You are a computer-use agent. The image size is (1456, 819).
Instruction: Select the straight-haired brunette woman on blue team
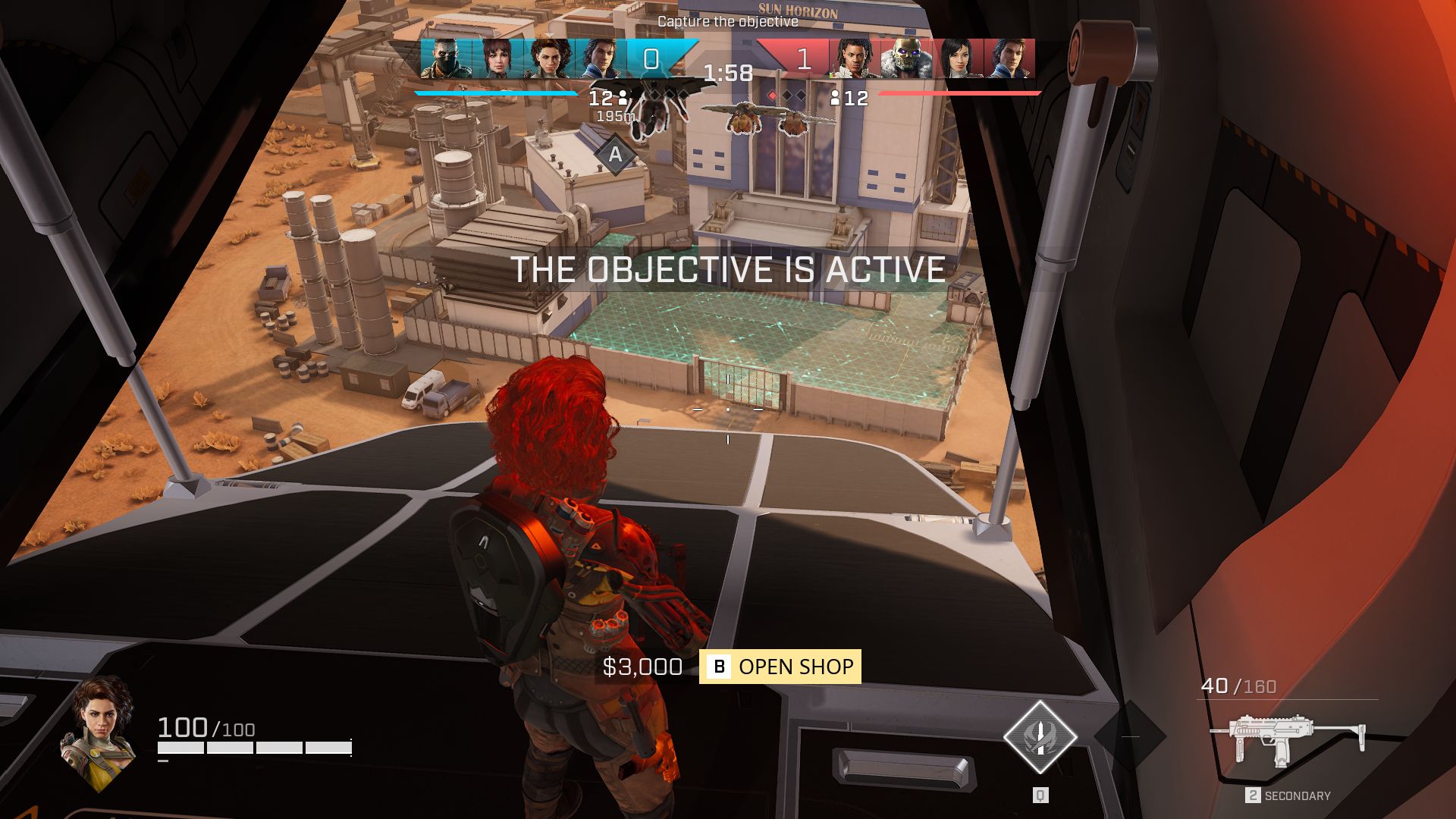496,59
